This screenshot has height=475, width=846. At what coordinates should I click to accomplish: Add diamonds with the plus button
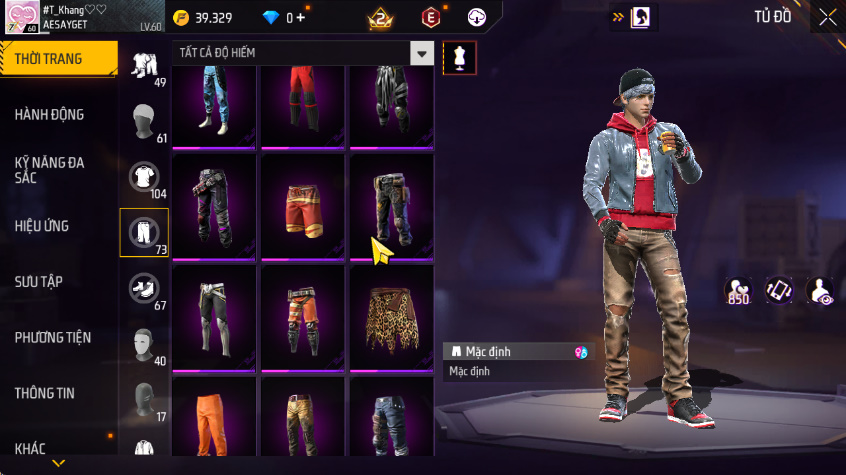tap(301, 18)
